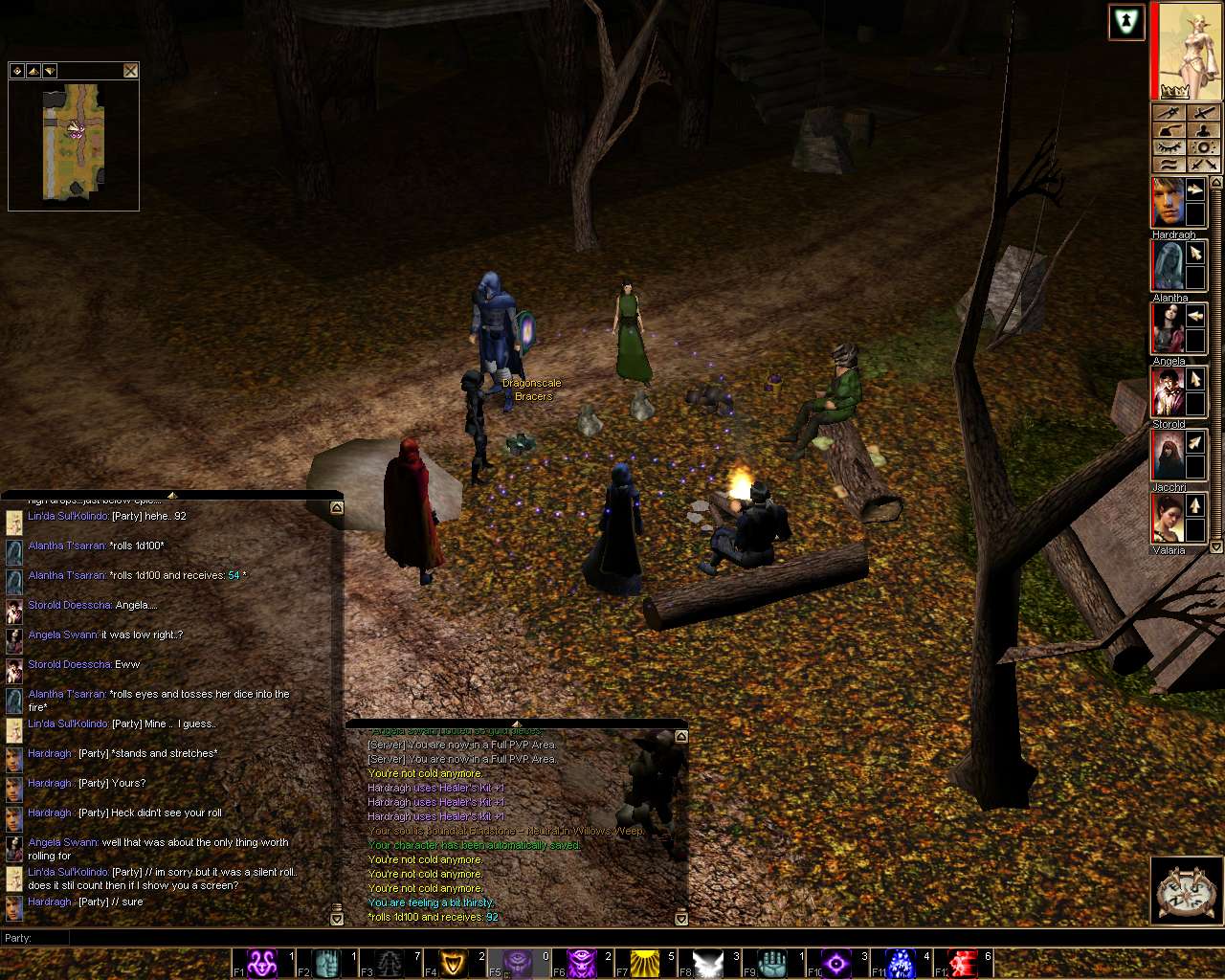Viewport: 1225px width, 980px height.
Task: Pick Jacchri's hooded portrait
Action: click(1168, 456)
